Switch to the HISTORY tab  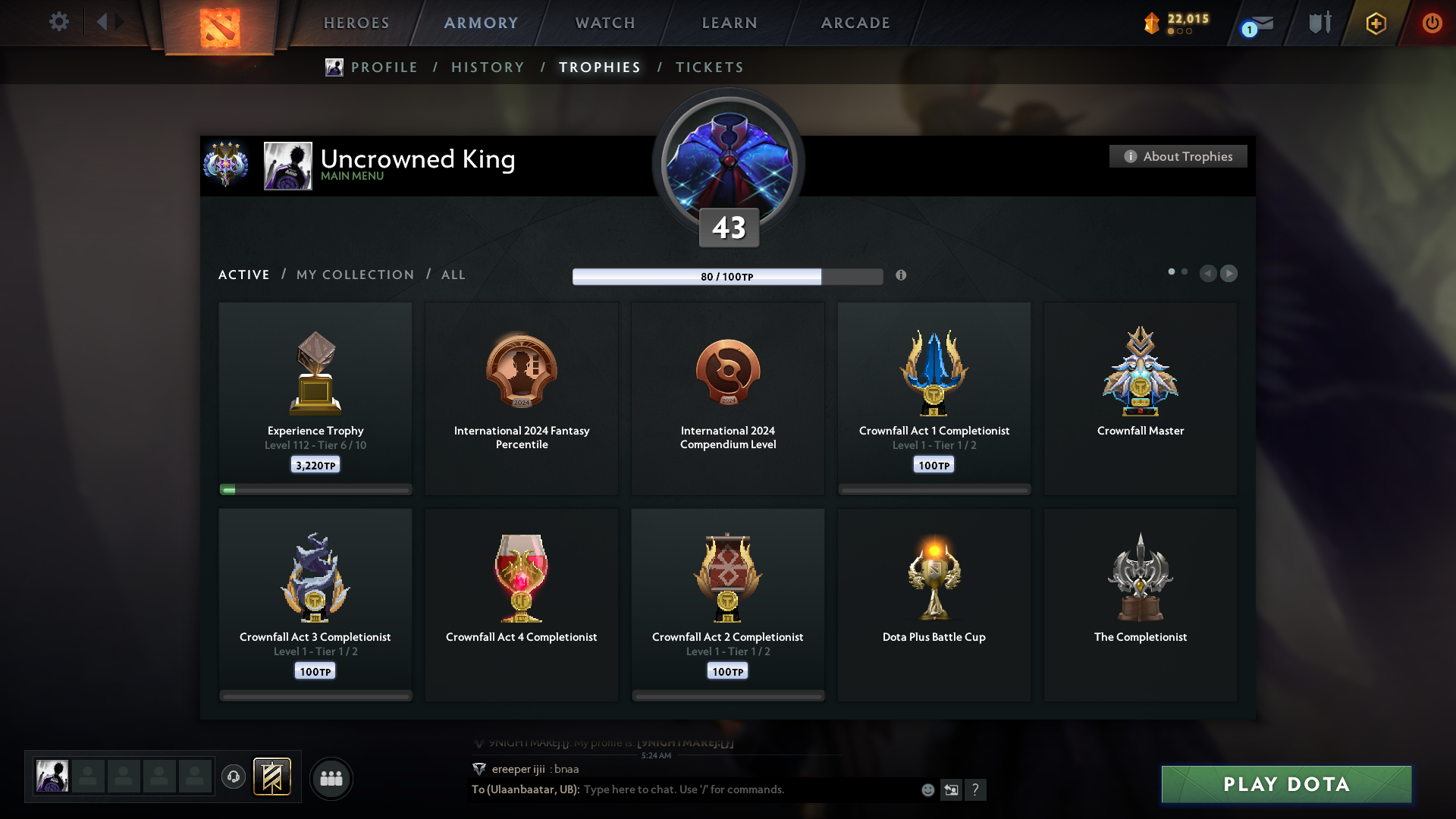[488, 67]
